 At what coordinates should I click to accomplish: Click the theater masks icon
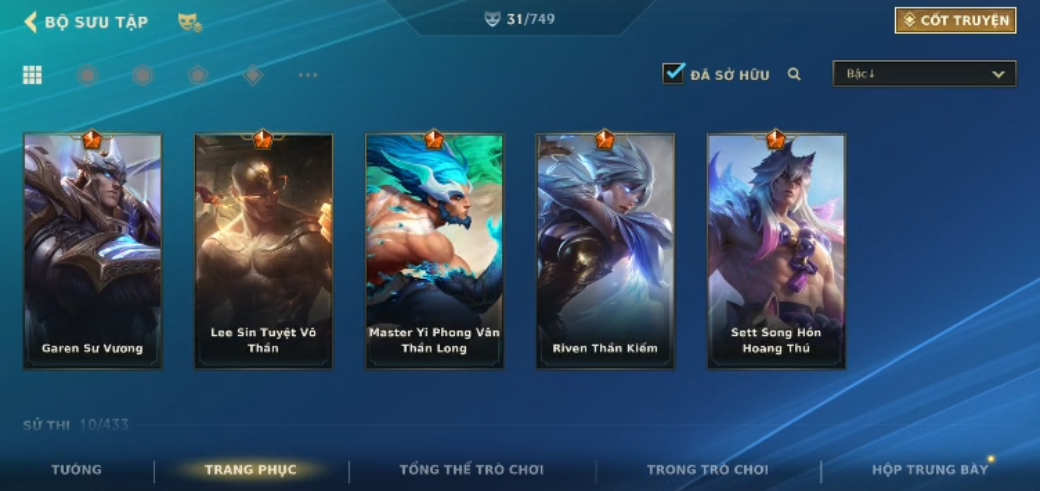189,21
